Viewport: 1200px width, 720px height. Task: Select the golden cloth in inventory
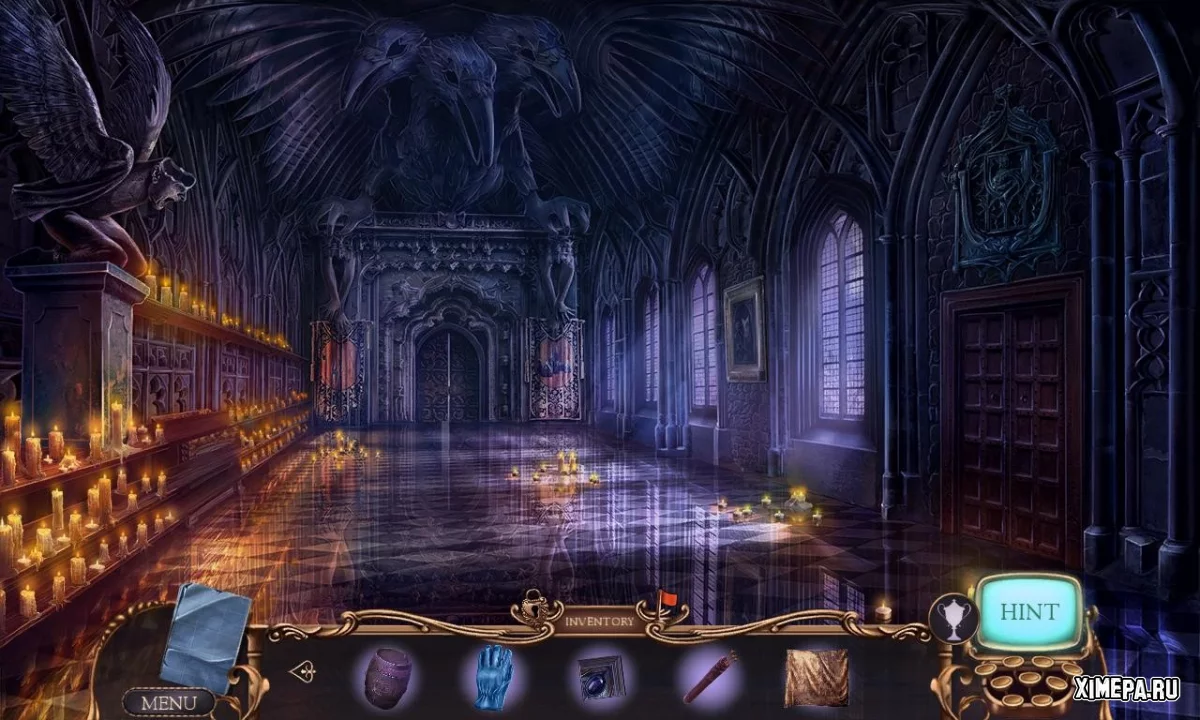[x=816, y=677]
